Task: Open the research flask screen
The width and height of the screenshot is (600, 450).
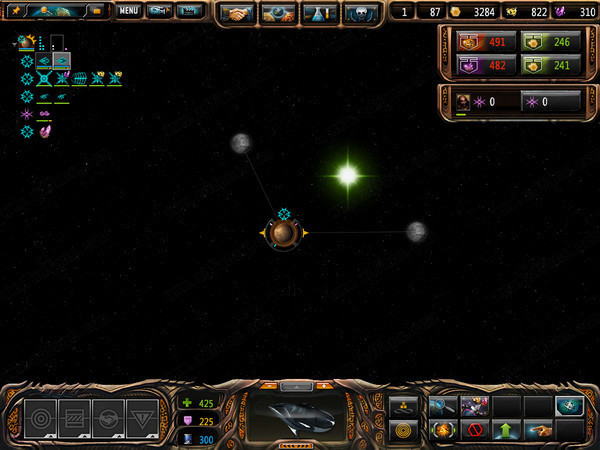Action: [x=318, y=13]
